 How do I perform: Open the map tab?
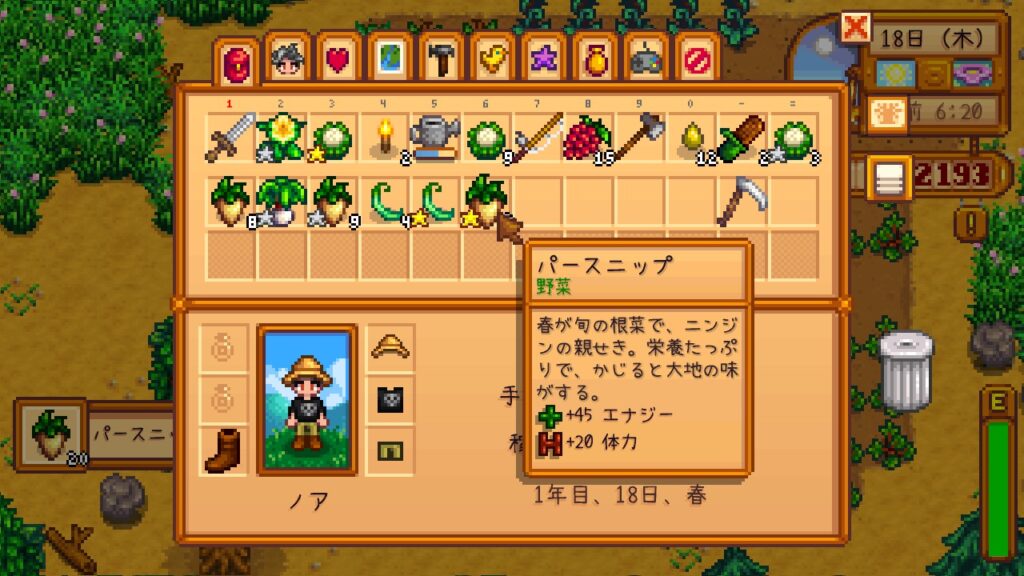(388, 61)
